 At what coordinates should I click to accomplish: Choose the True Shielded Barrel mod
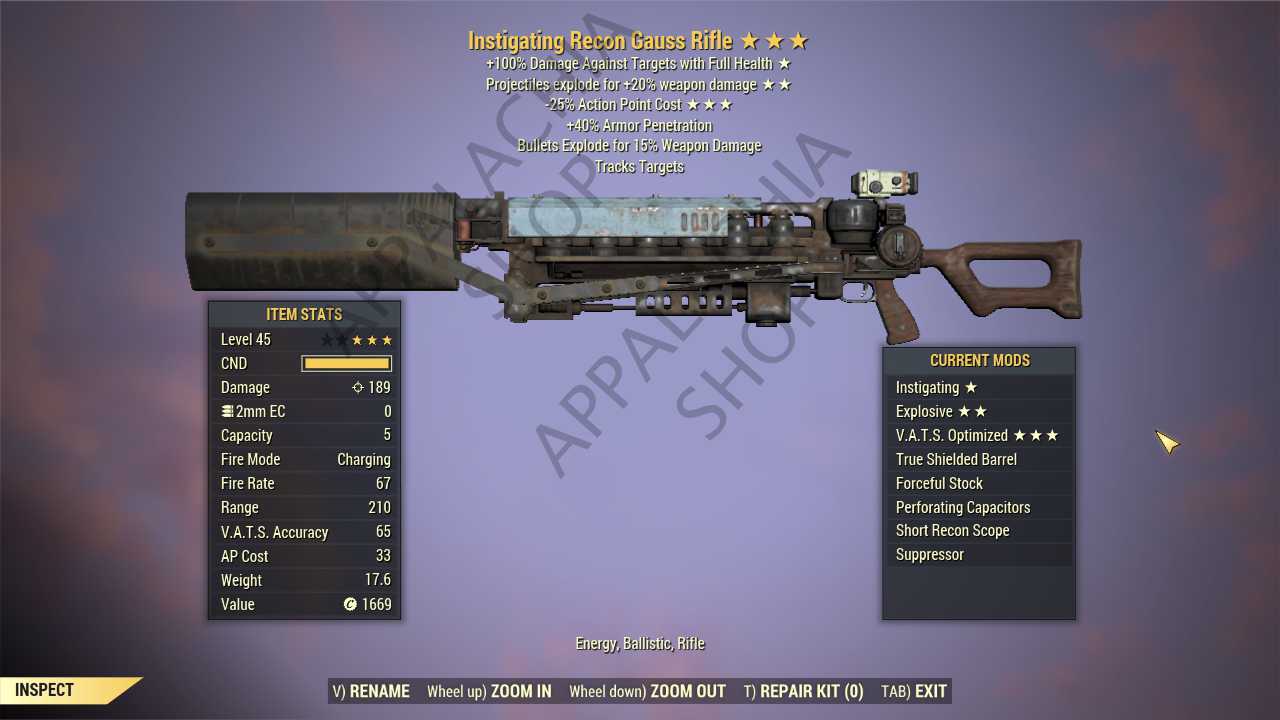tap(978, 460)
